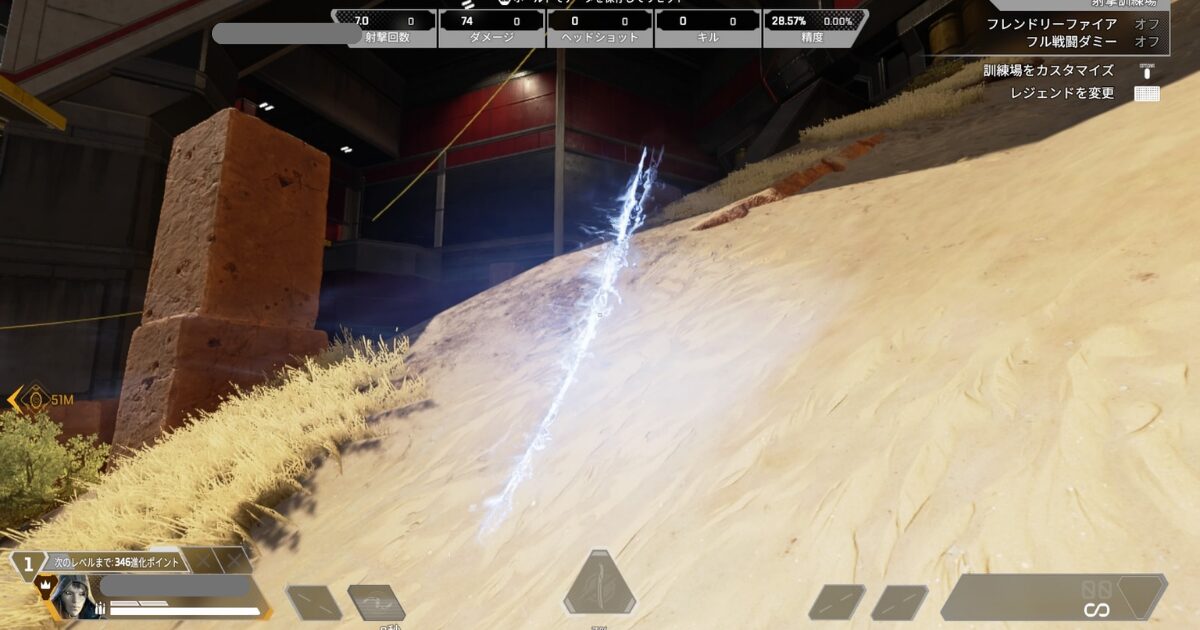
Task: Activate the tactical ability slot icon
Action: tap(376, 602)
